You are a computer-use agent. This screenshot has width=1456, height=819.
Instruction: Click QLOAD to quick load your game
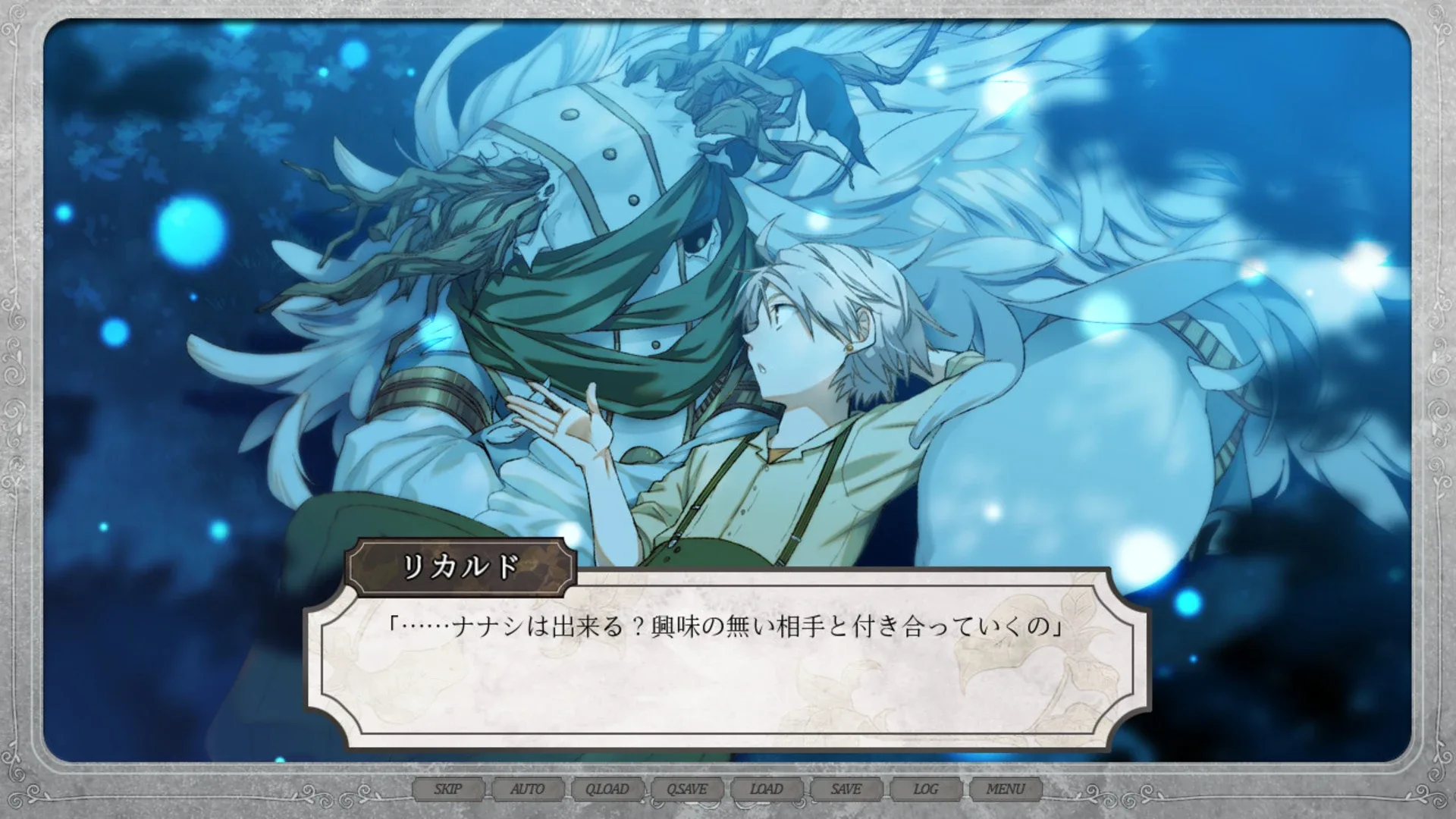607,789
